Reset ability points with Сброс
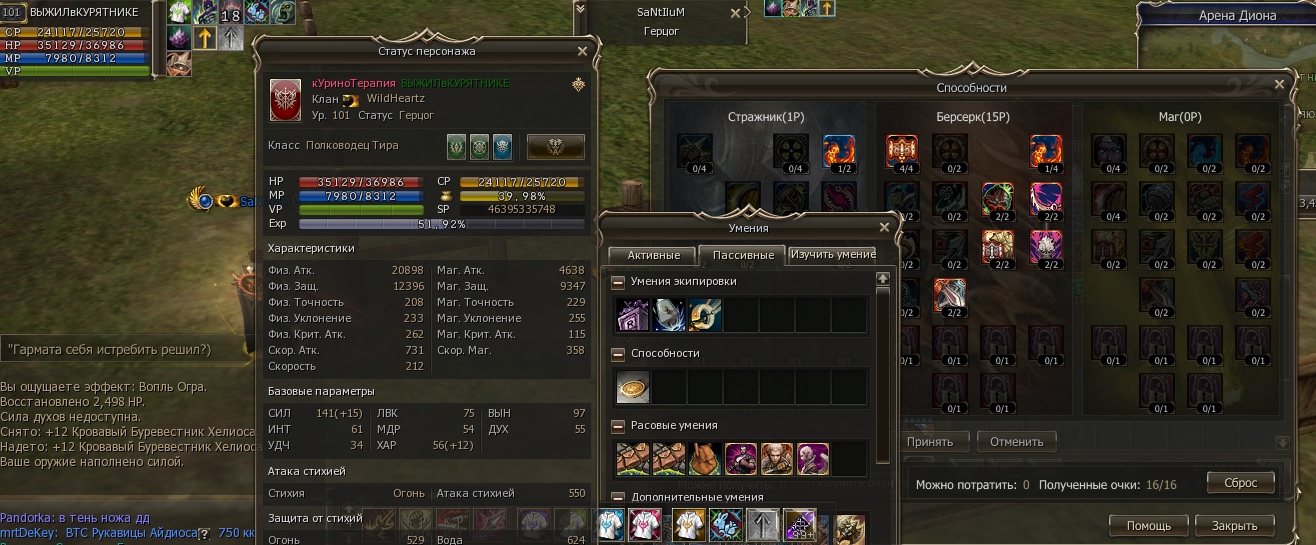Image resolution: width=1316 pixels, height=545 pixels. tap(1240, 482)
